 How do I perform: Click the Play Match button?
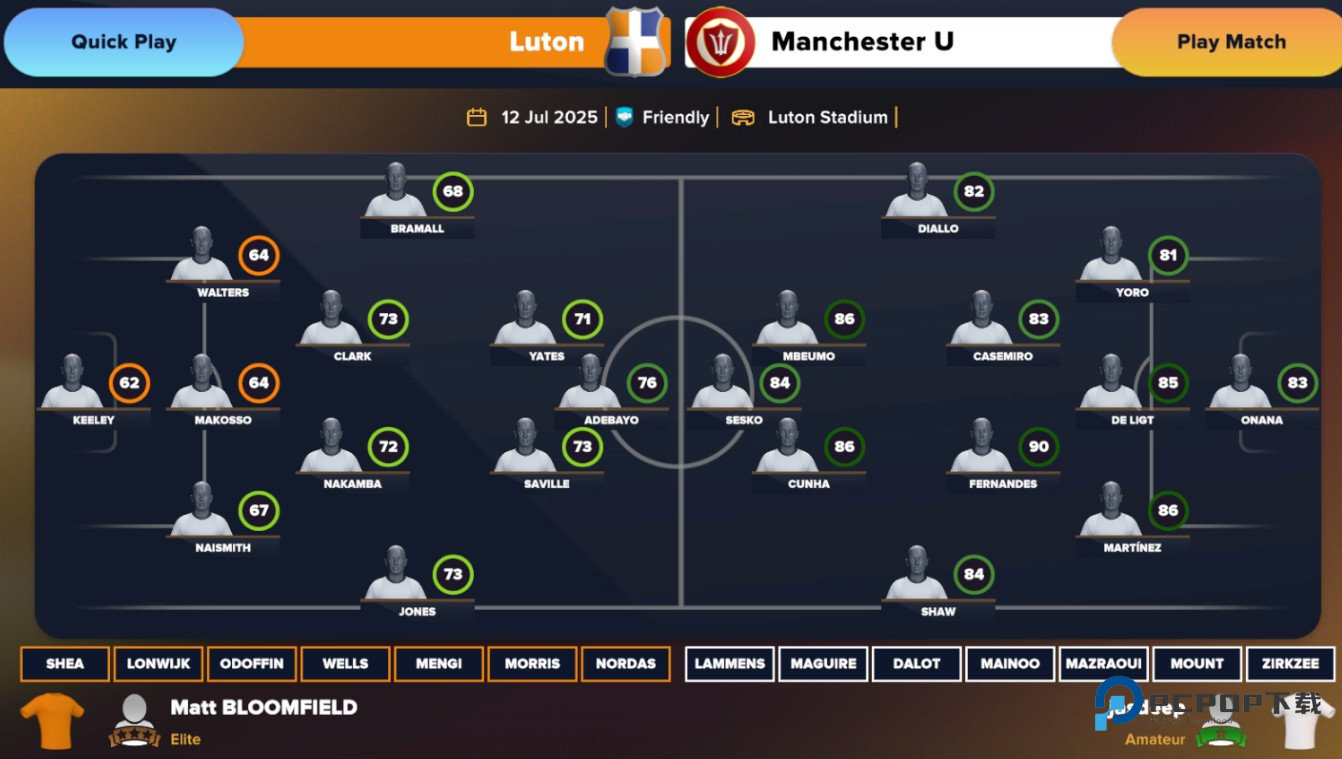tap(1230, 42)
